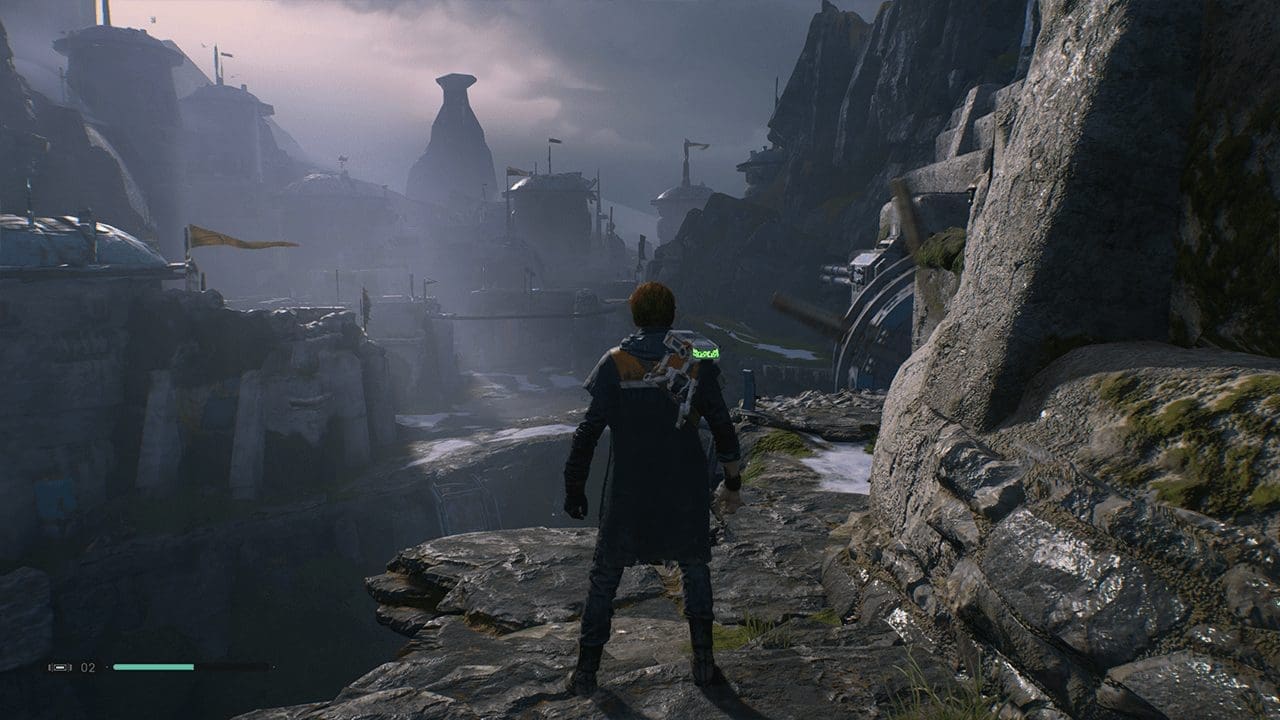Click Cal Kestis standing at the cliff edge
This screenshot has height=720, width=1280.
pos(648,470)
